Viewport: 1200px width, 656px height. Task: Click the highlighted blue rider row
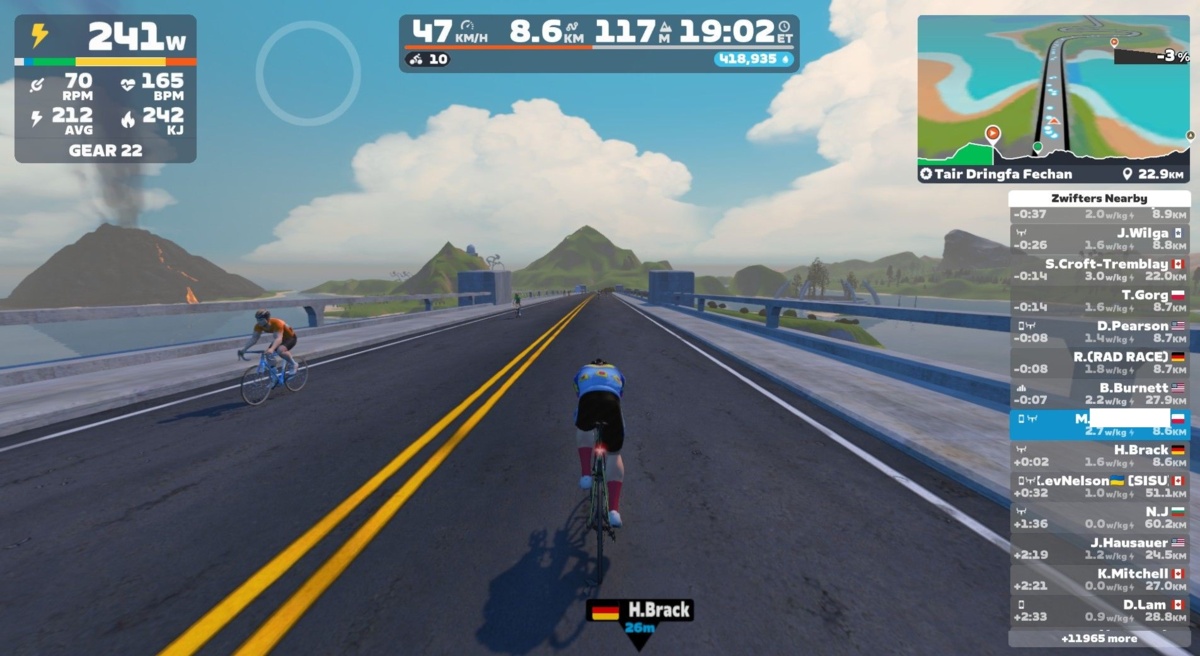tap(1098, 425)
